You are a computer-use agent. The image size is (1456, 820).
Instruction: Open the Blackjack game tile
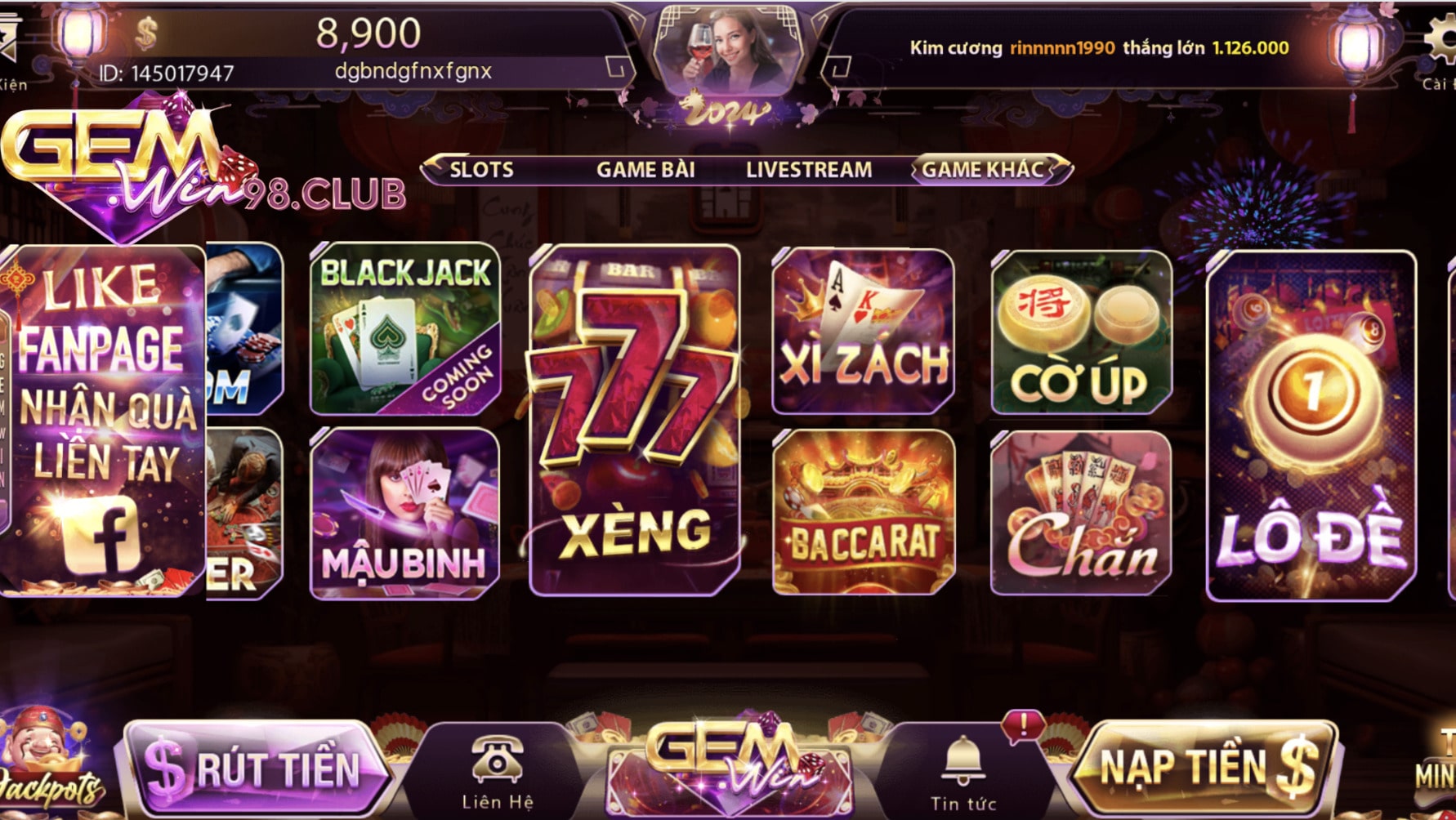405,328
